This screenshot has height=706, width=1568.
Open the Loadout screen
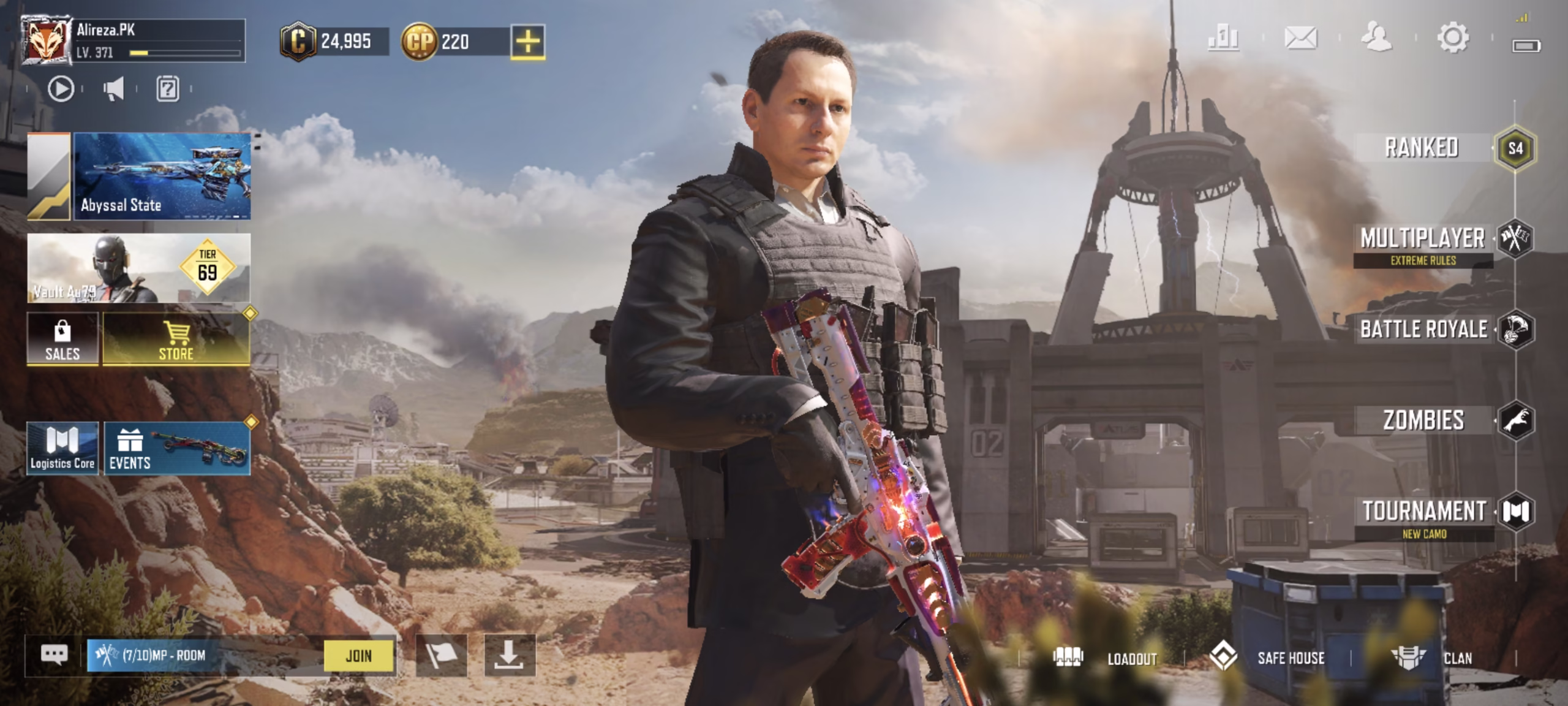pos(1106,658)
